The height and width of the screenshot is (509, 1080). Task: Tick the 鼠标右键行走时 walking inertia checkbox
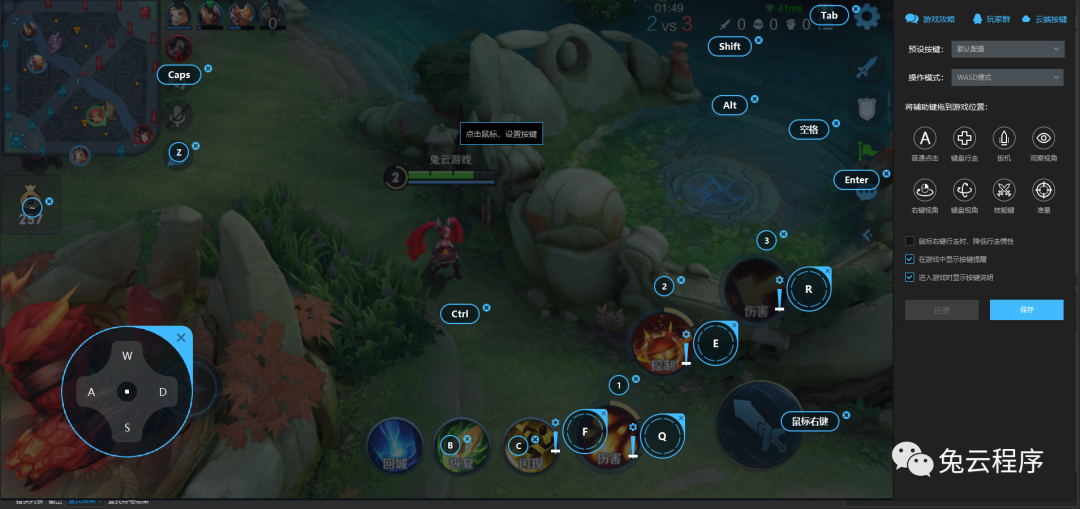(909, 241)
